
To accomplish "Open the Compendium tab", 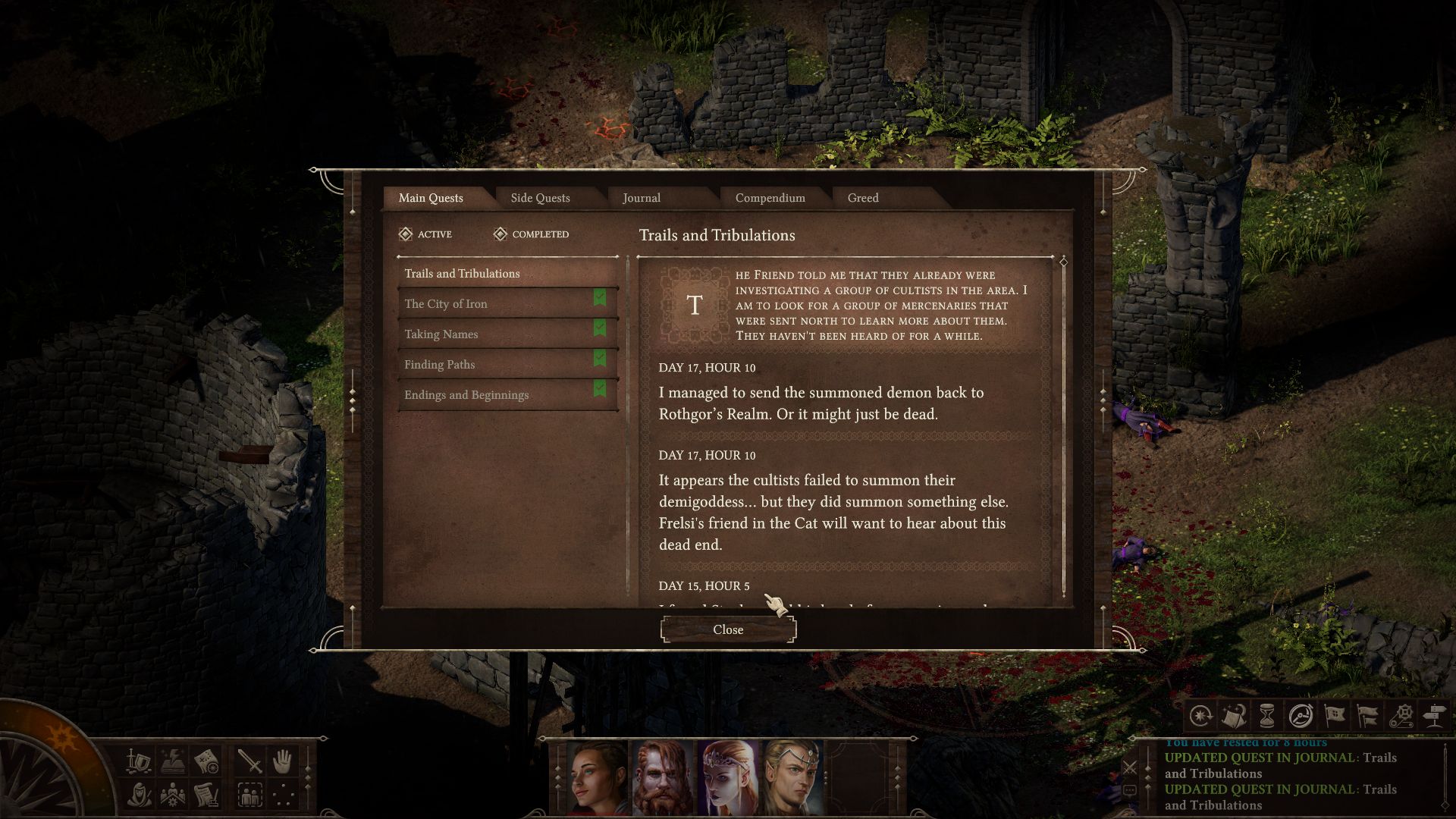I will coord(770,198).
